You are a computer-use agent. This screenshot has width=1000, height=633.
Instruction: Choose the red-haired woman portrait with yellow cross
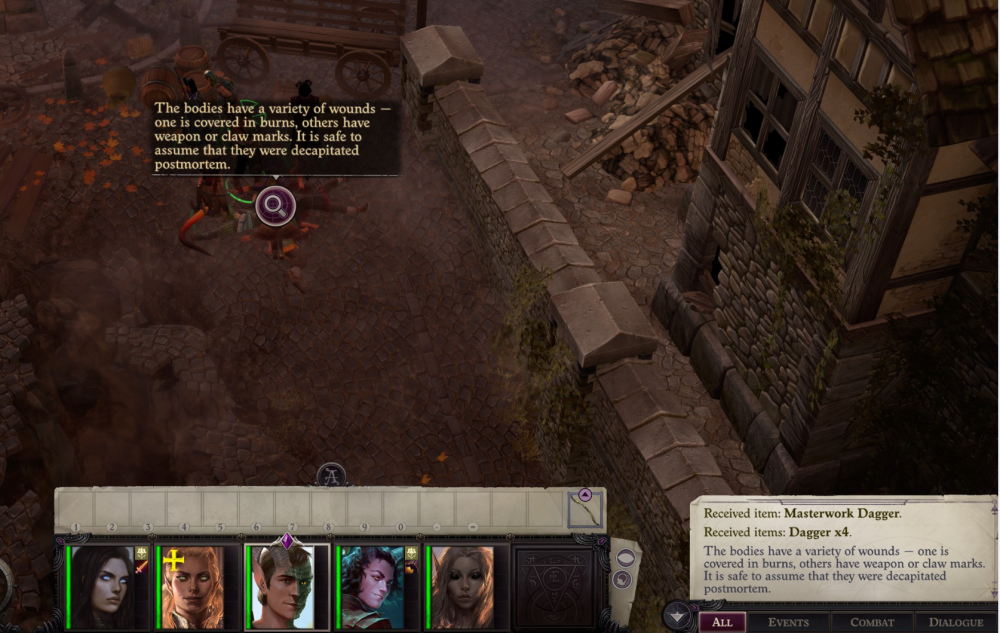(194, 587)
